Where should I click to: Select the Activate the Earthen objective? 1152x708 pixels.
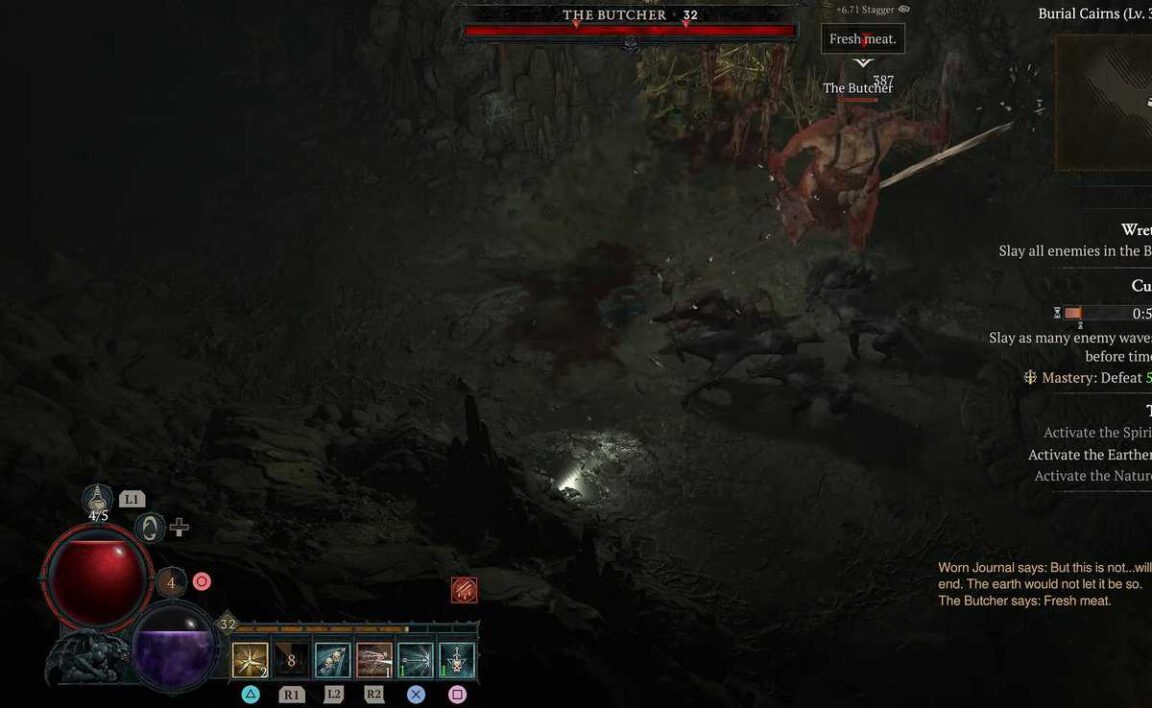pyautogui.click(x=1089, y=454)
